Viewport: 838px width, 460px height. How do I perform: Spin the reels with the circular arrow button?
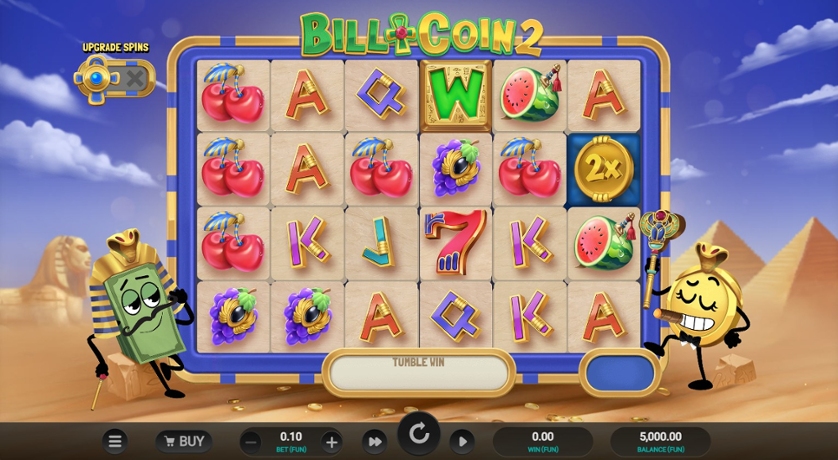click(419, 435)
